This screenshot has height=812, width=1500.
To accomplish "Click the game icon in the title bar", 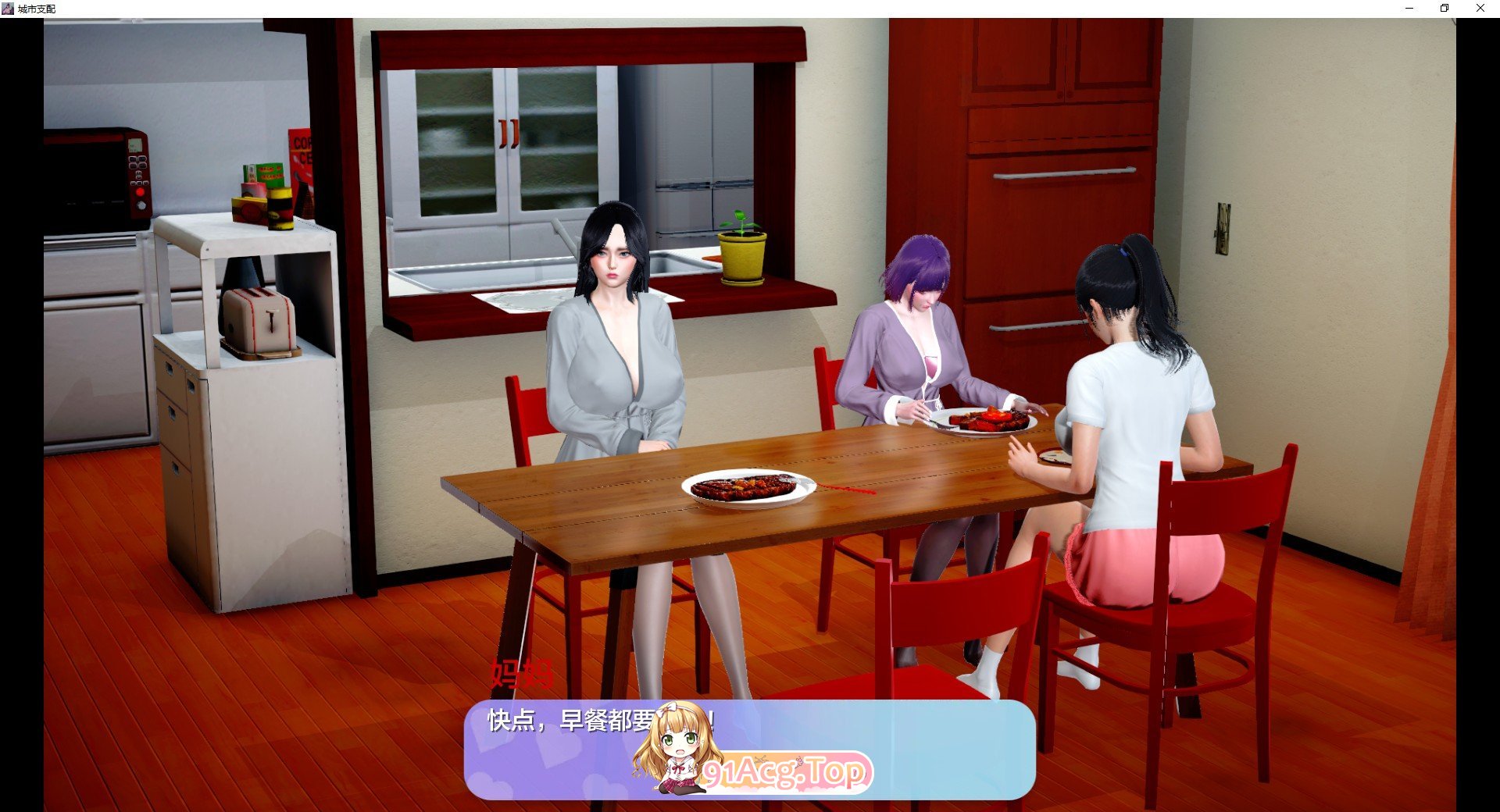I will click(8, 8).
